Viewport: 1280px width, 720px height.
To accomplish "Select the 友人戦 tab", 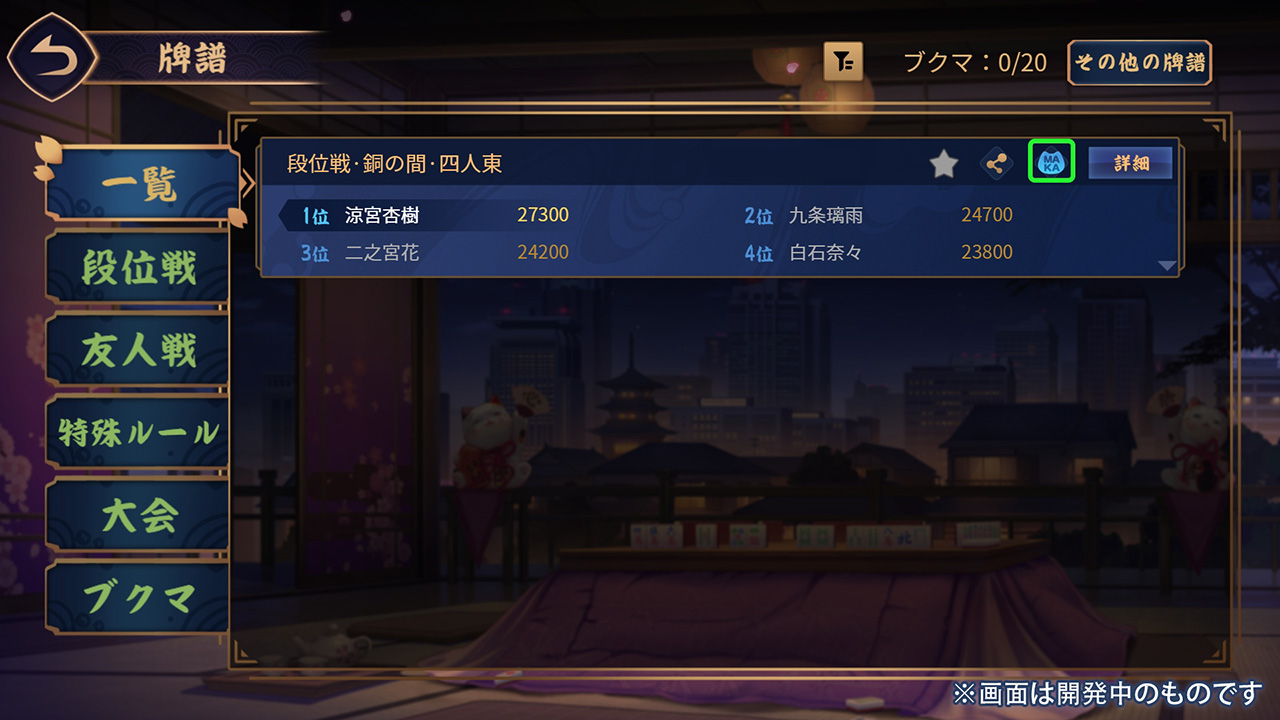I will pyautogui.click(x=138, y=351).
